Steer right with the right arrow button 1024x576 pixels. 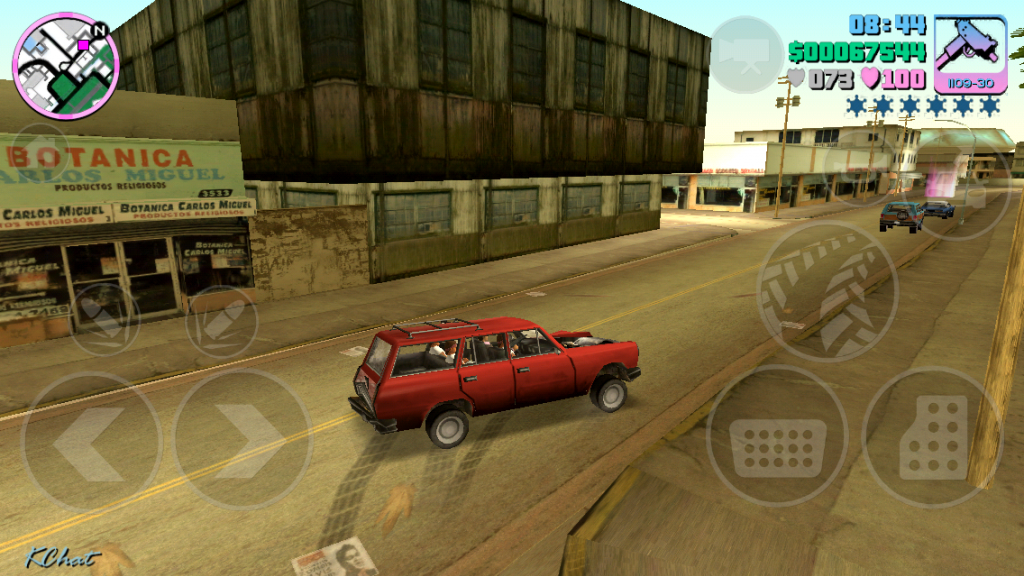pyautogui.click(x=242, y=440)
